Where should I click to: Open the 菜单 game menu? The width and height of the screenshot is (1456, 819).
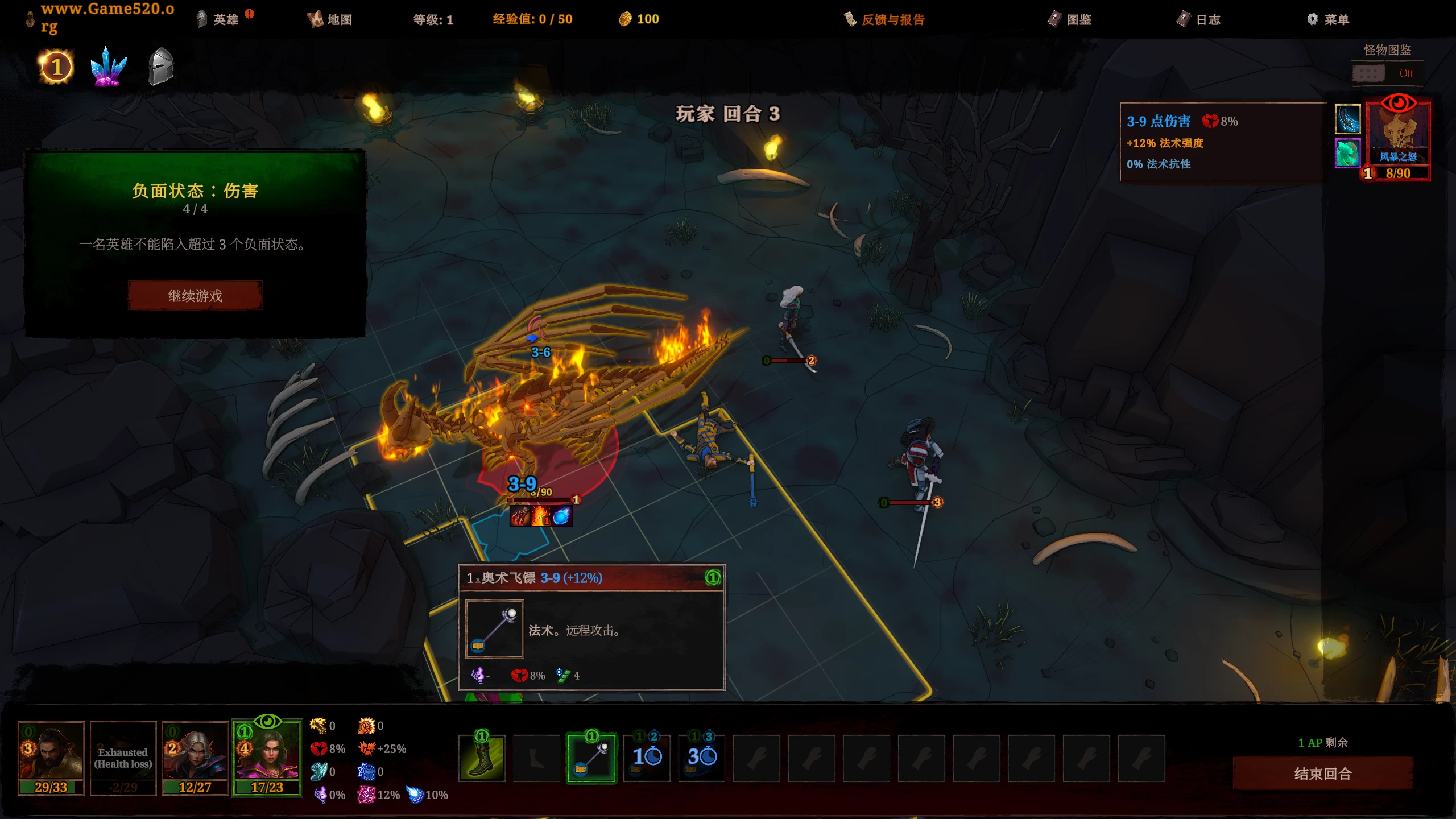[x=1328, y=19]
